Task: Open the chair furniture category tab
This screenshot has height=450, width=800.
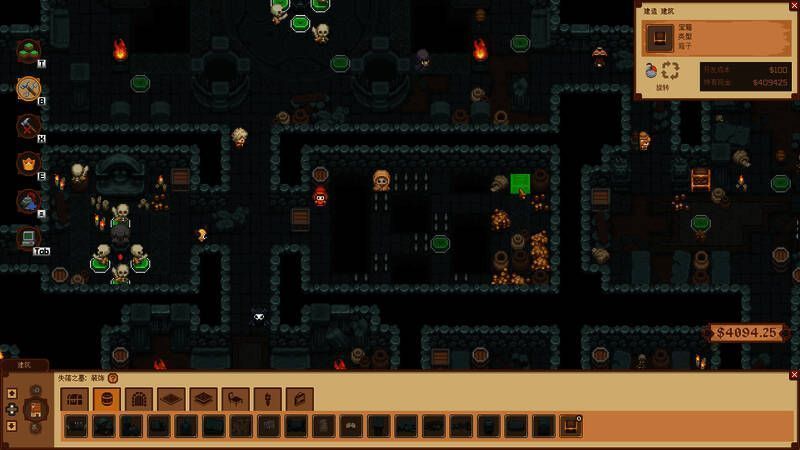Action: click(235, 400)
